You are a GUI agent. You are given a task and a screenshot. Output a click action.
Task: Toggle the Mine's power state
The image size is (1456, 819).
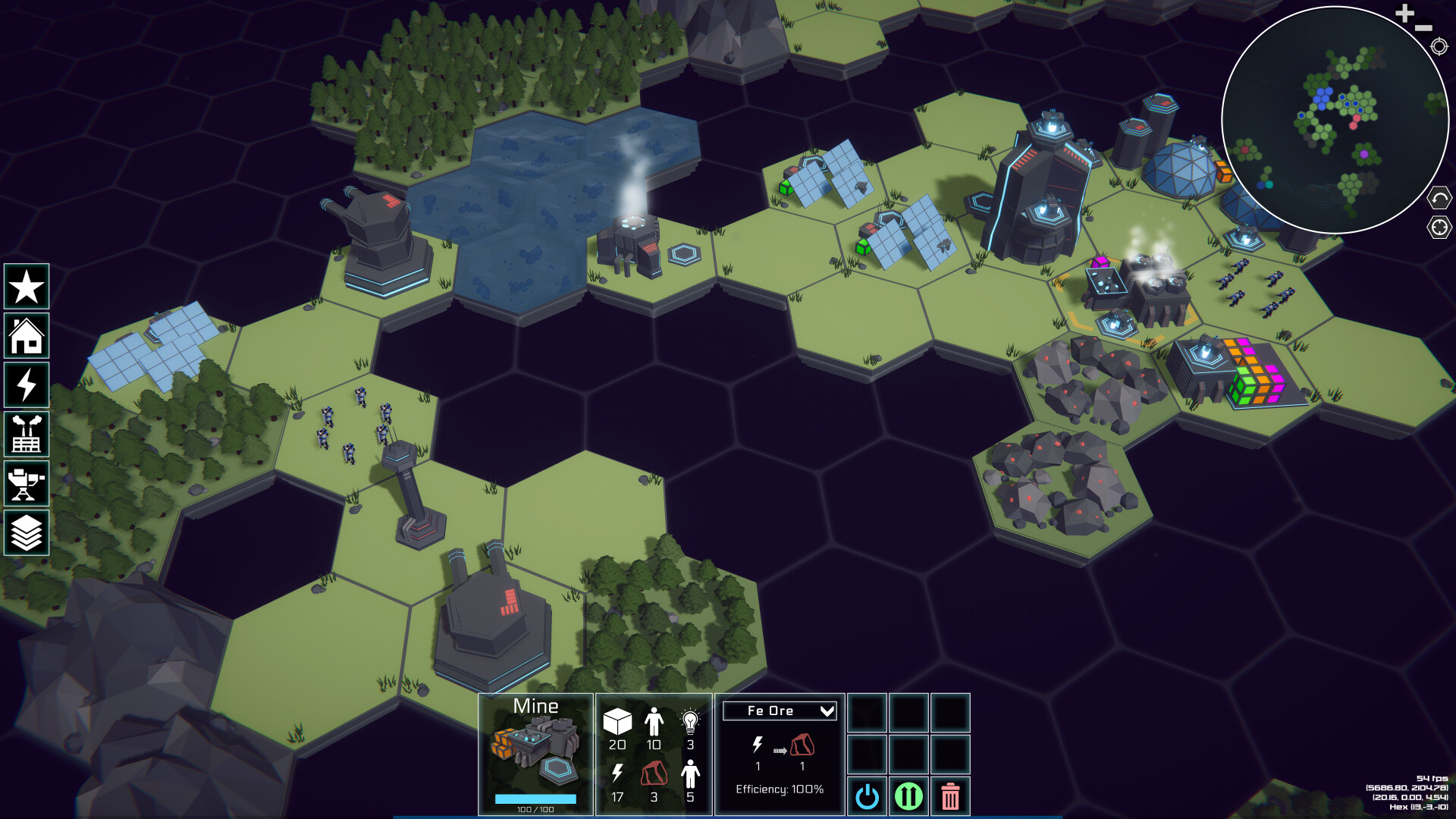click(868, 796)
